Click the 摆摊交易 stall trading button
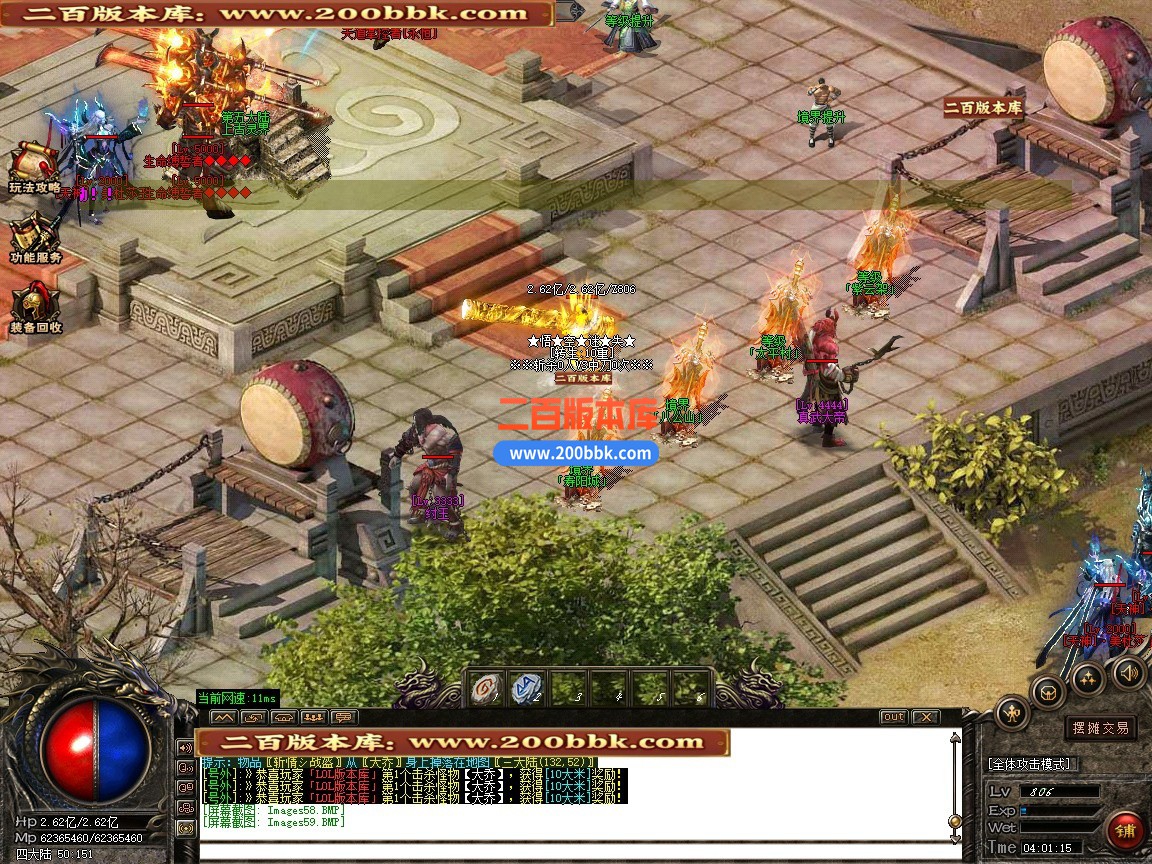Screen dimensions: 1152x864 [x=1101, y=728]
